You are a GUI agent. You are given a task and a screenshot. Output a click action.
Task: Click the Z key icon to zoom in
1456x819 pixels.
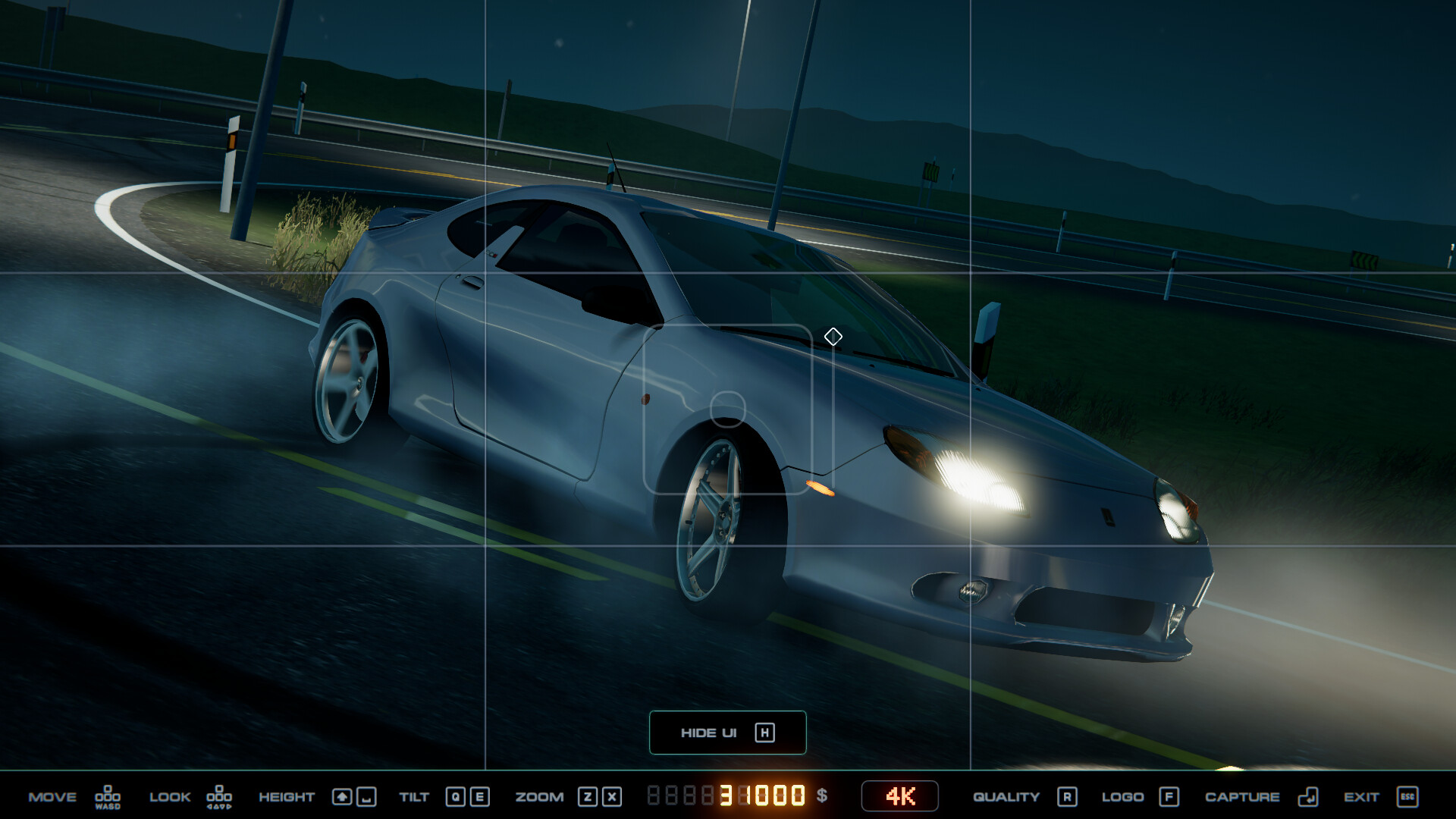tap(588, 796)
